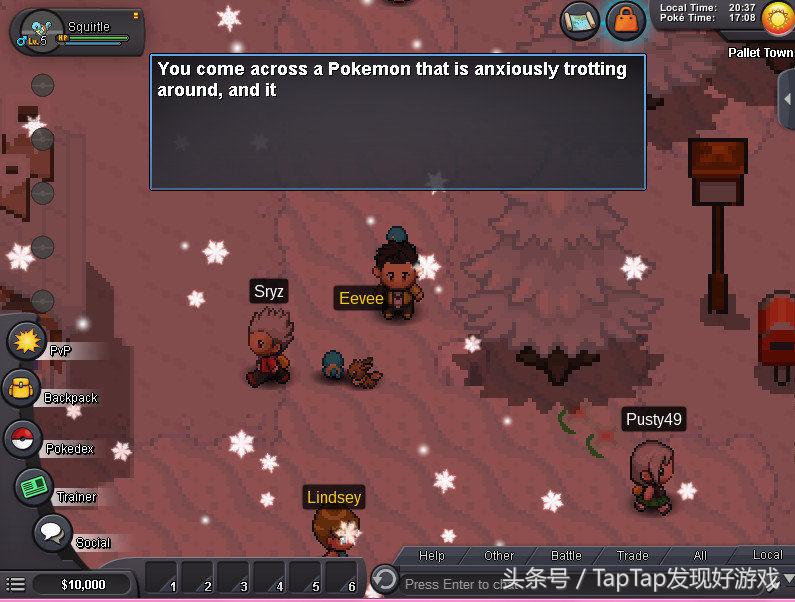795x602 pixels.
Task: Switch to the All chat tab
Action: click(700, 555)
